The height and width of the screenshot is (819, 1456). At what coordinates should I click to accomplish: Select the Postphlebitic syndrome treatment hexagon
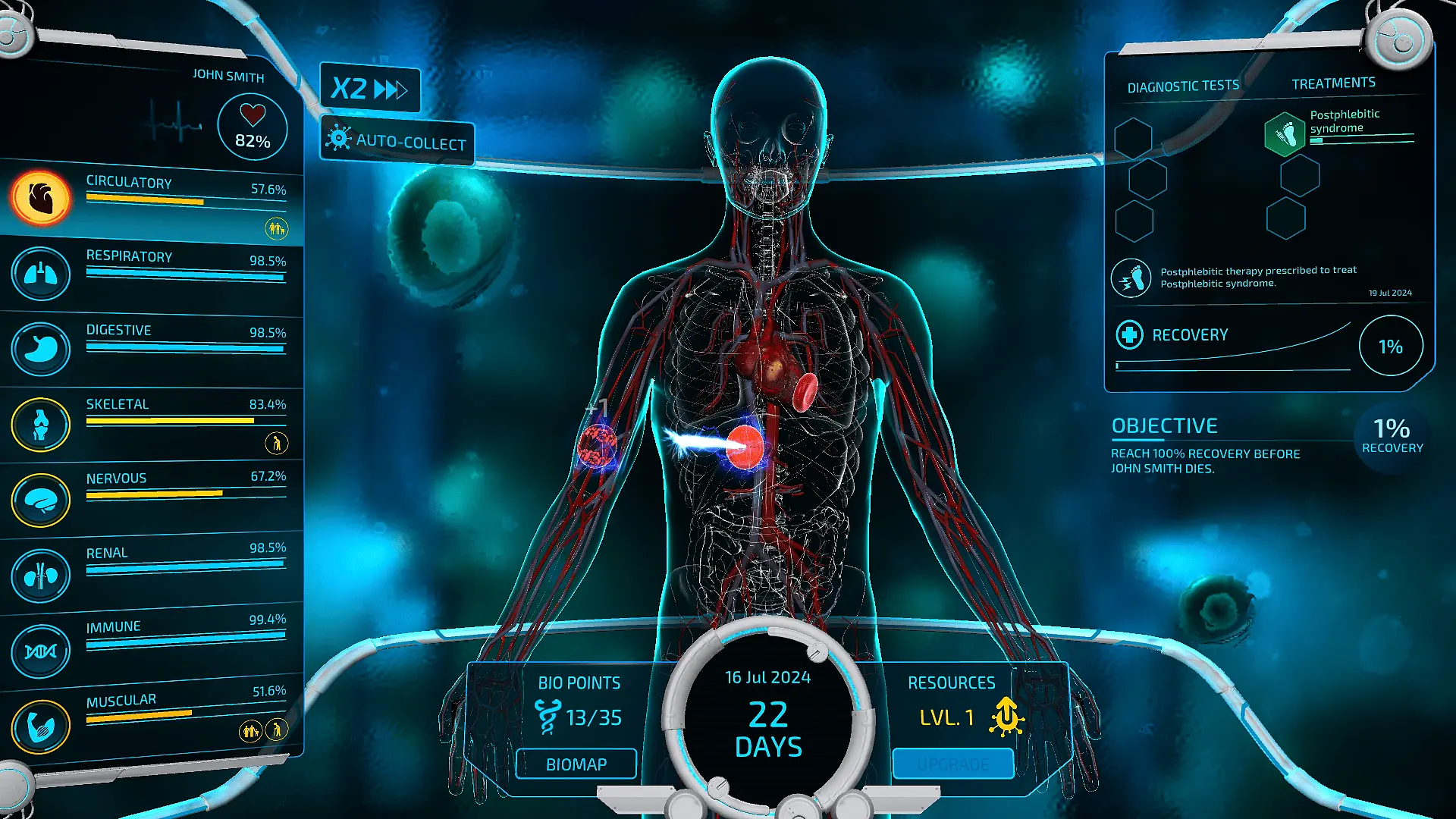1285,134
